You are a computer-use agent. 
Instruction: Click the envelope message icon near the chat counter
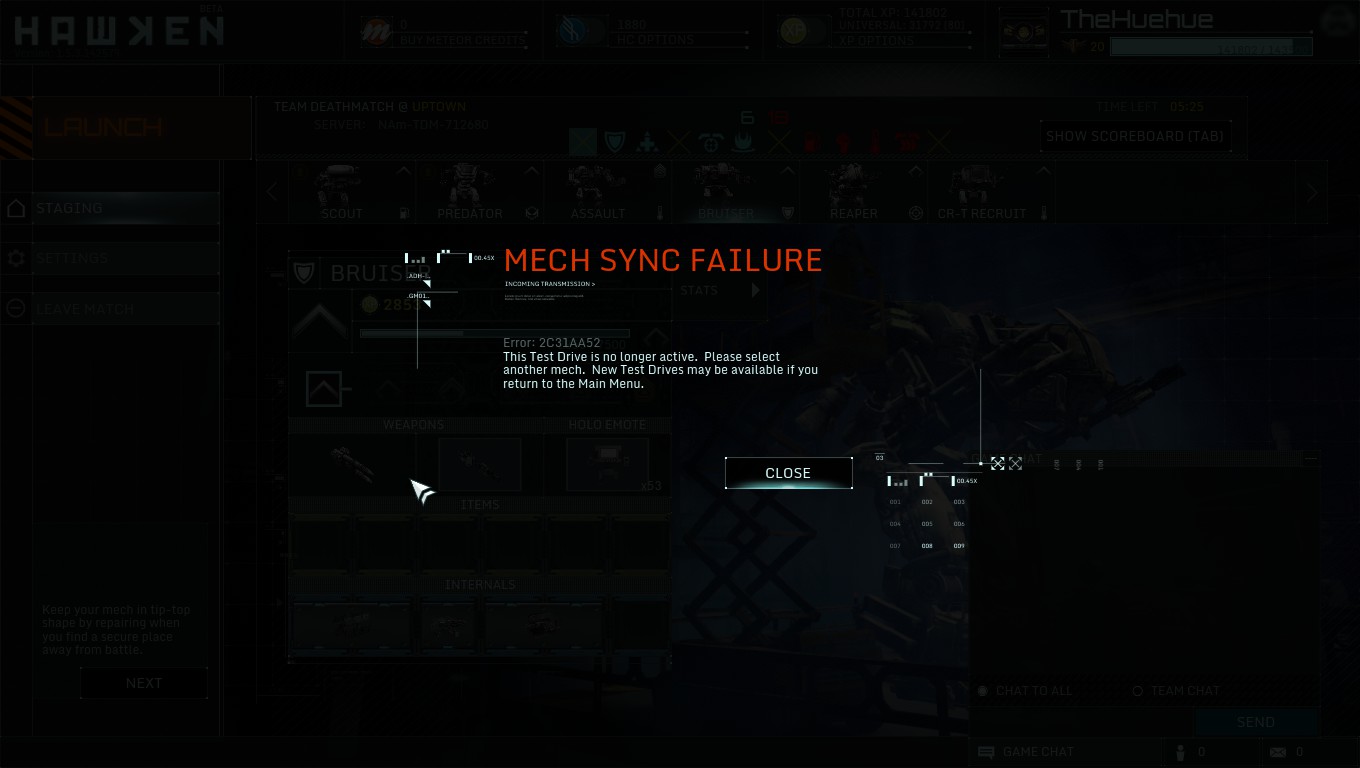tap(1280, 752)
